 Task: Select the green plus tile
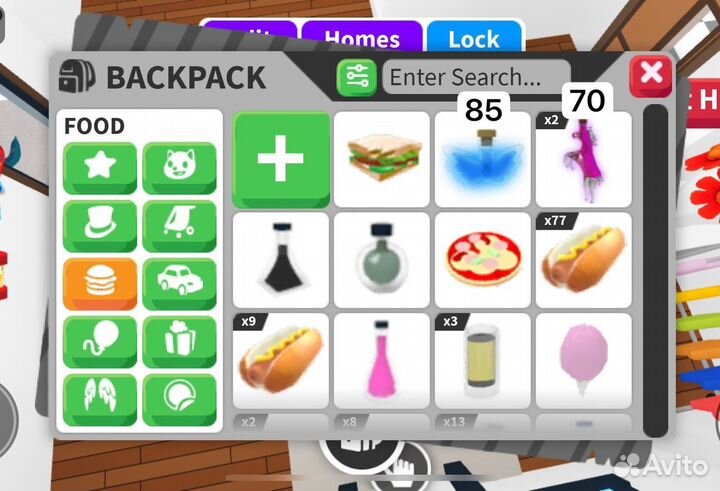click(281, 159)
